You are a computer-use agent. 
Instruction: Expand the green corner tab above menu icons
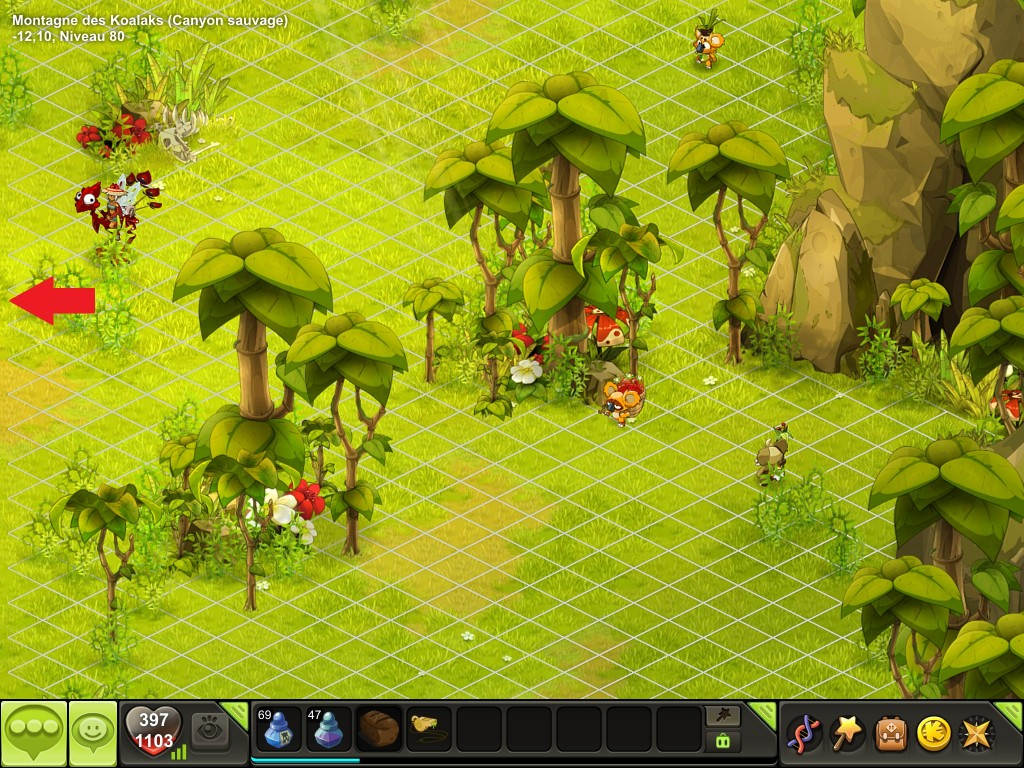tap(1012, 711)
